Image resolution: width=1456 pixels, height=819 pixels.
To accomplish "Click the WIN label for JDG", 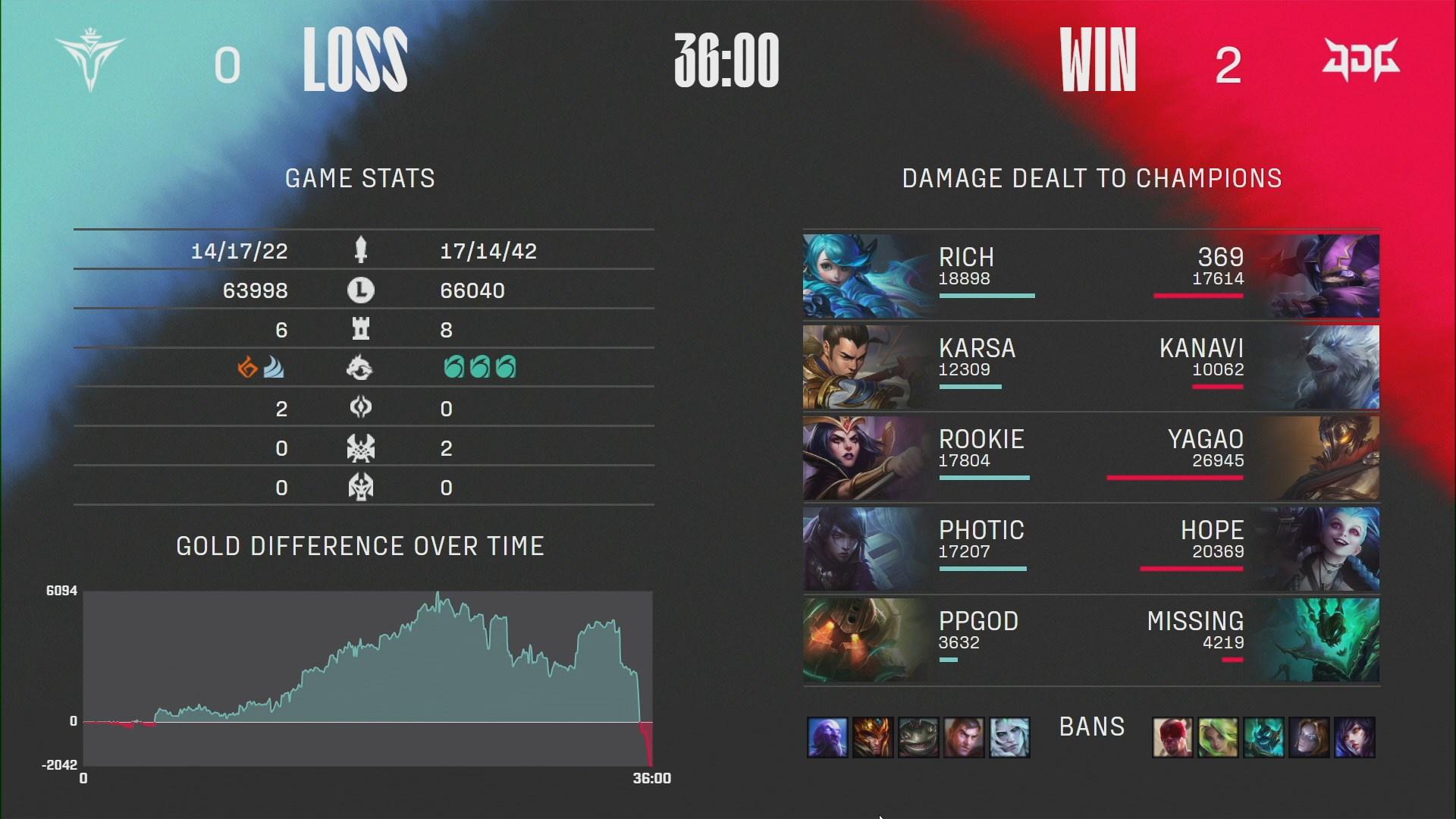I will pos(1099,61).
